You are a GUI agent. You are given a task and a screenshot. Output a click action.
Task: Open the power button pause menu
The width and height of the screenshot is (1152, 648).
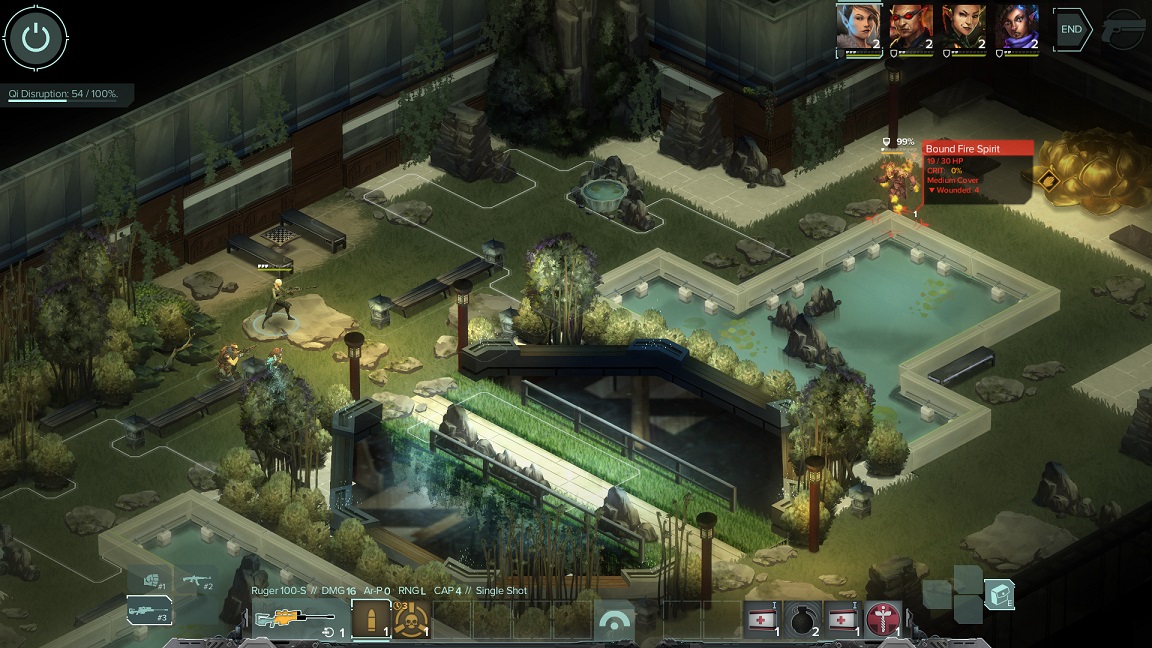coord(36,38)
